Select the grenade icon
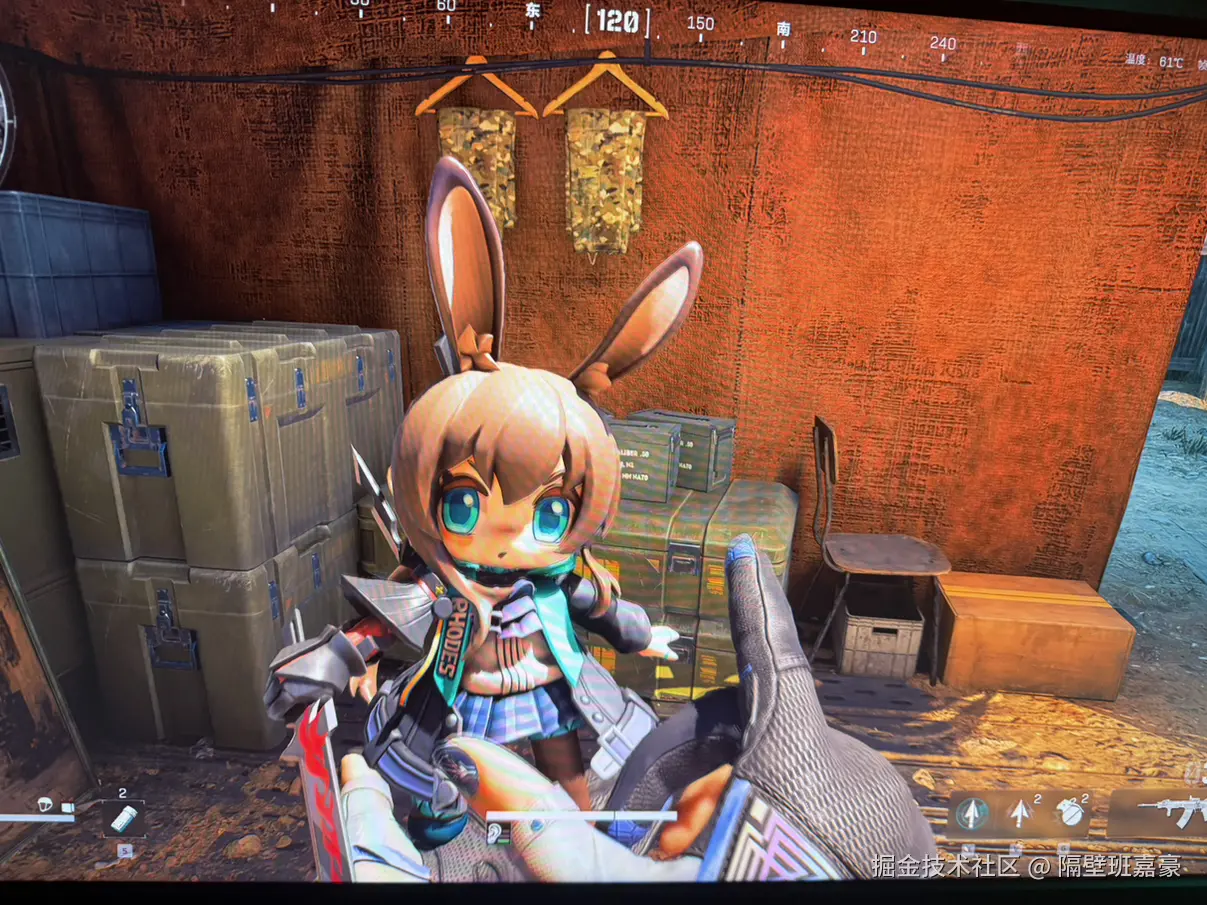This screenshot has width=1207, height=905. pos(1071,813)
